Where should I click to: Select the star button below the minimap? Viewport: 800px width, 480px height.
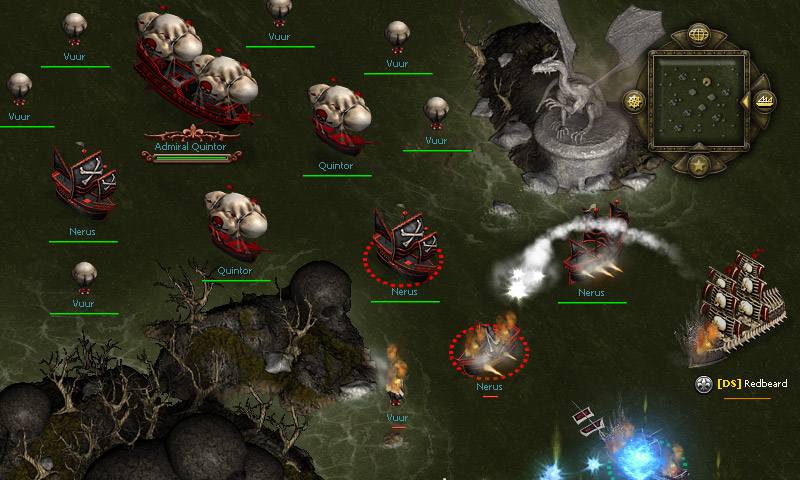pos(699,165)
